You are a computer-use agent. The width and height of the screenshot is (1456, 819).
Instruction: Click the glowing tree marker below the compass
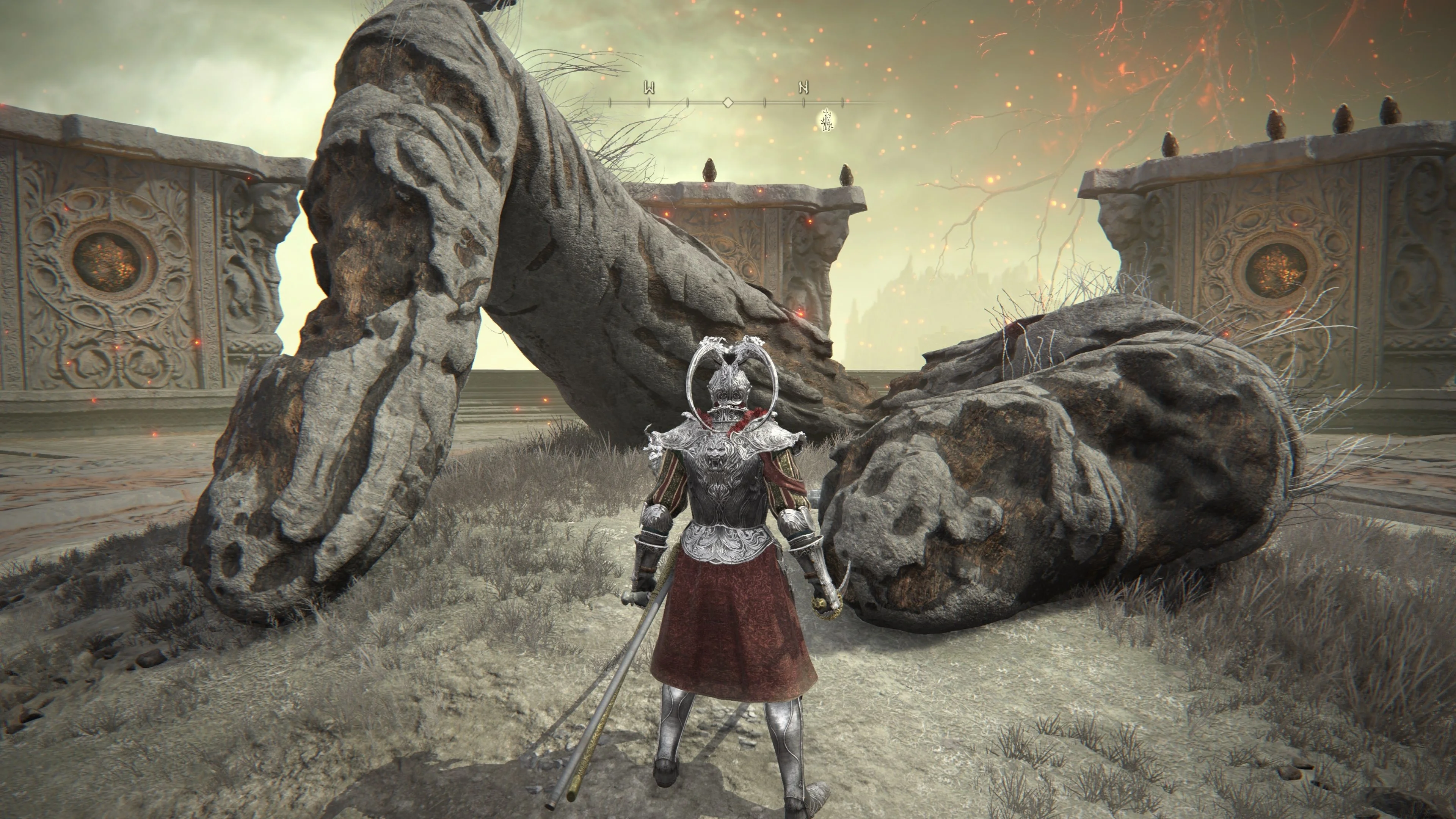tap(827, 120)
